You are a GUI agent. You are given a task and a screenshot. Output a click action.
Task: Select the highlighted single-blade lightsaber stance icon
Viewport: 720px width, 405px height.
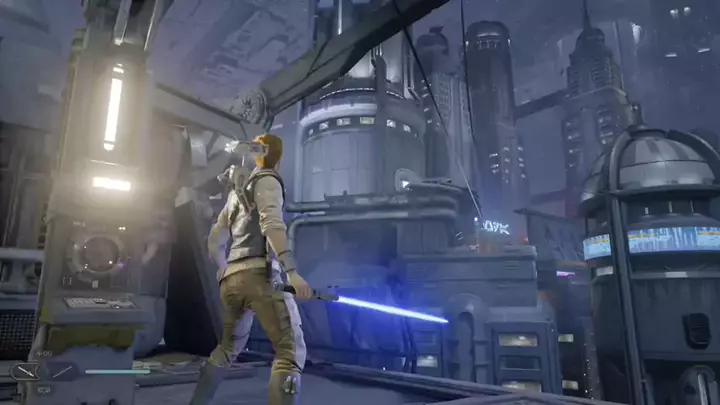tap(26, 372)
